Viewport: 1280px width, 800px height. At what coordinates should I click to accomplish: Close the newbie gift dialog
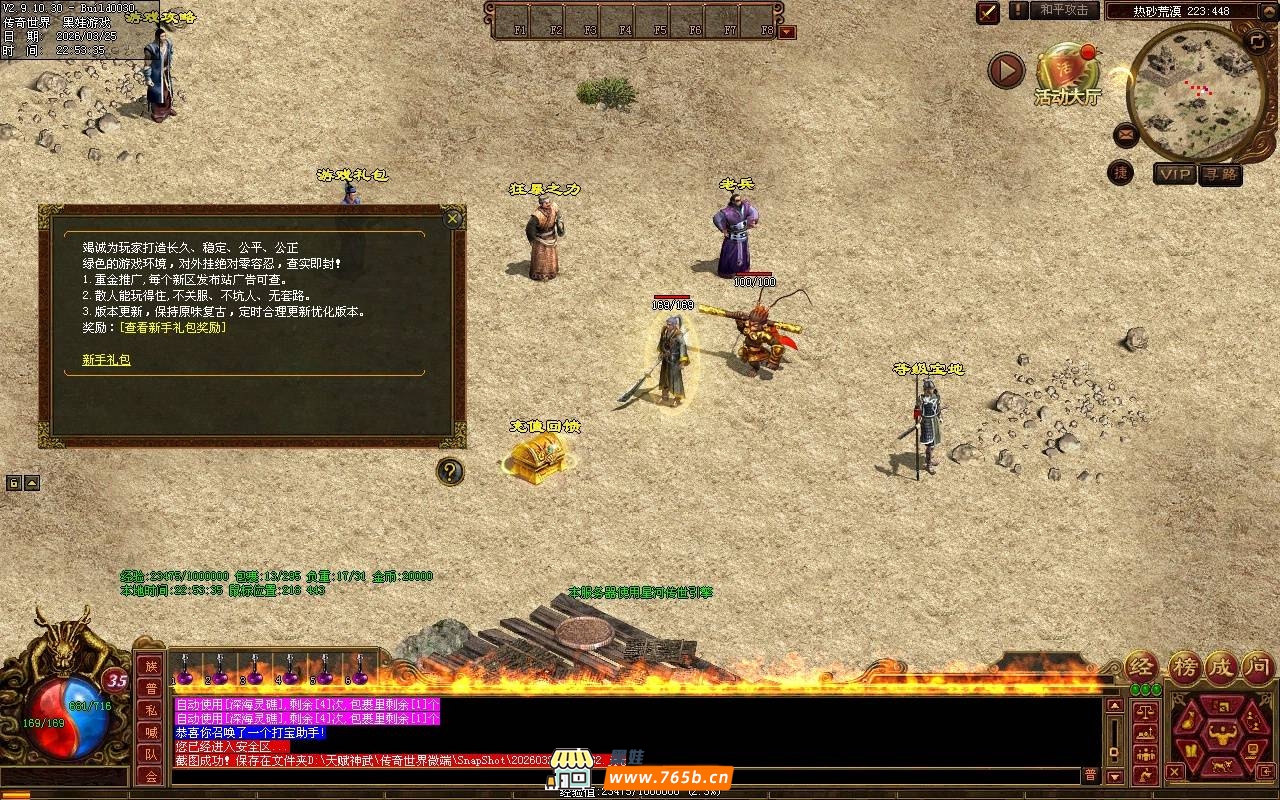pos(453,219)
